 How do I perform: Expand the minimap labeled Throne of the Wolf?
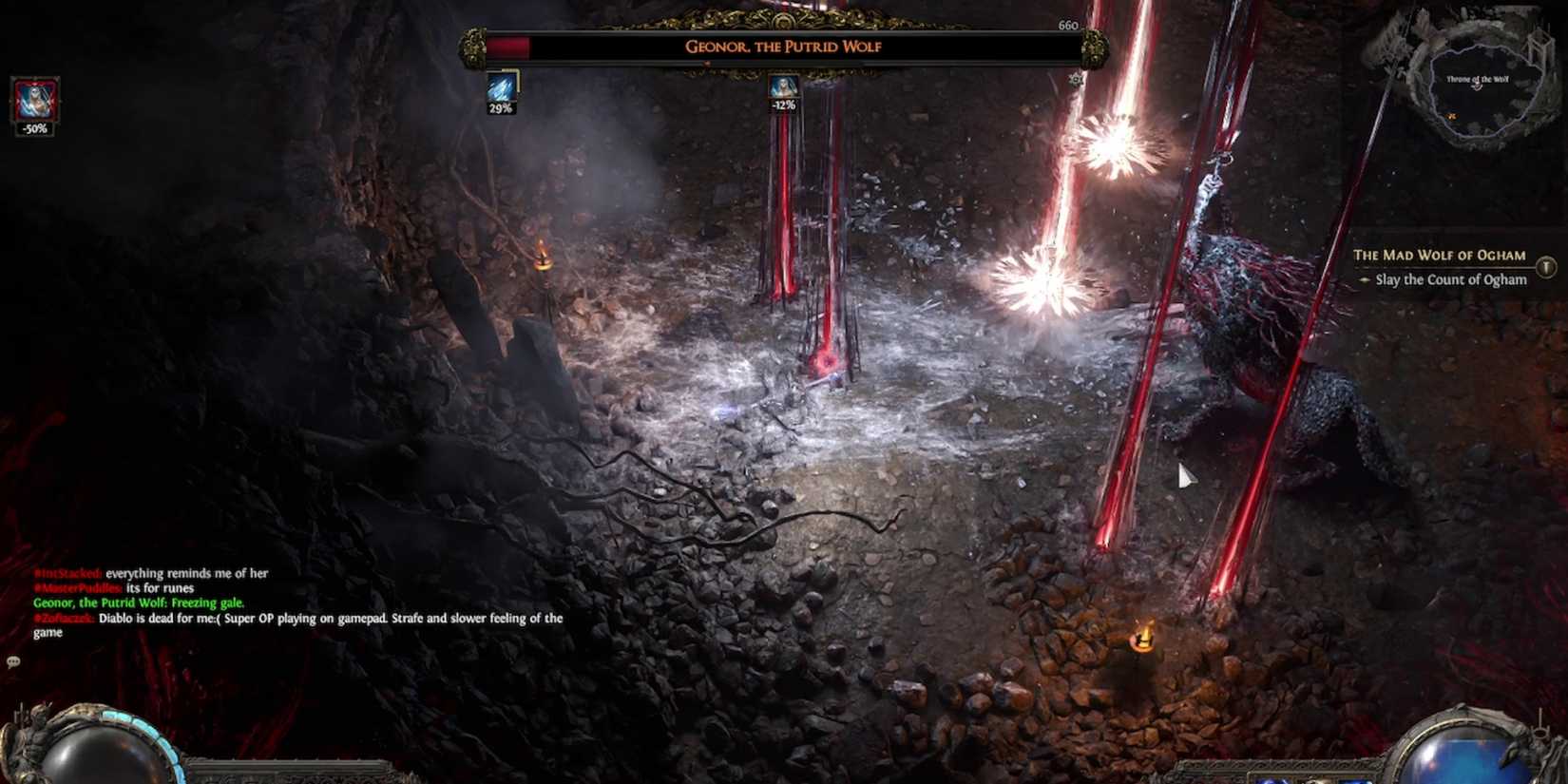[1478, 86]
